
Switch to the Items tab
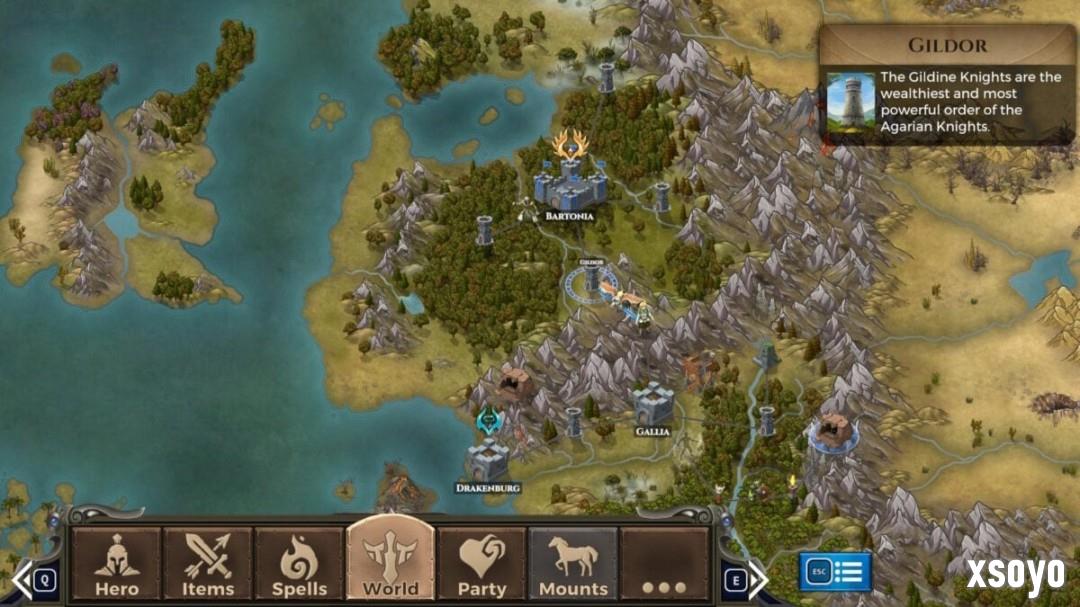(x=208, y=564)
